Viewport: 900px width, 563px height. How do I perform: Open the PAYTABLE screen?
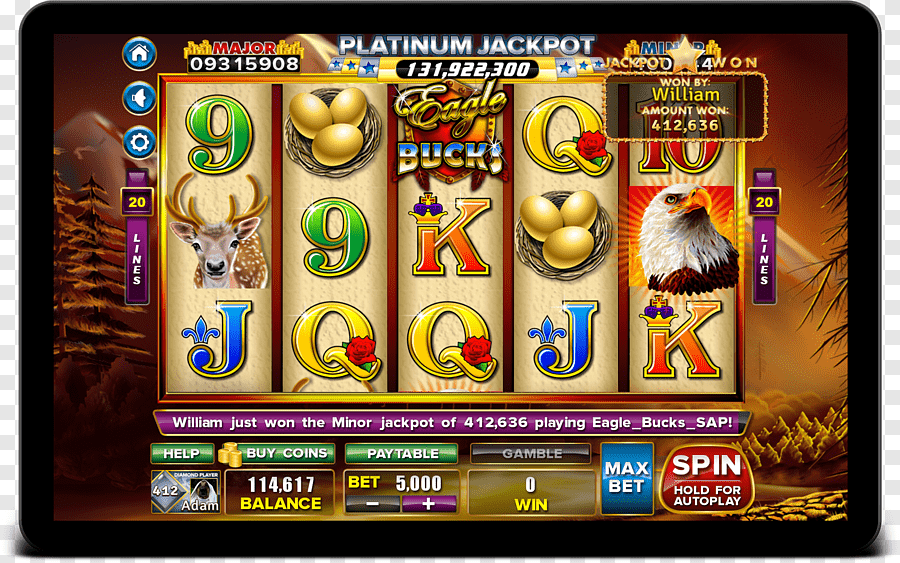click(x=401, y=453)
